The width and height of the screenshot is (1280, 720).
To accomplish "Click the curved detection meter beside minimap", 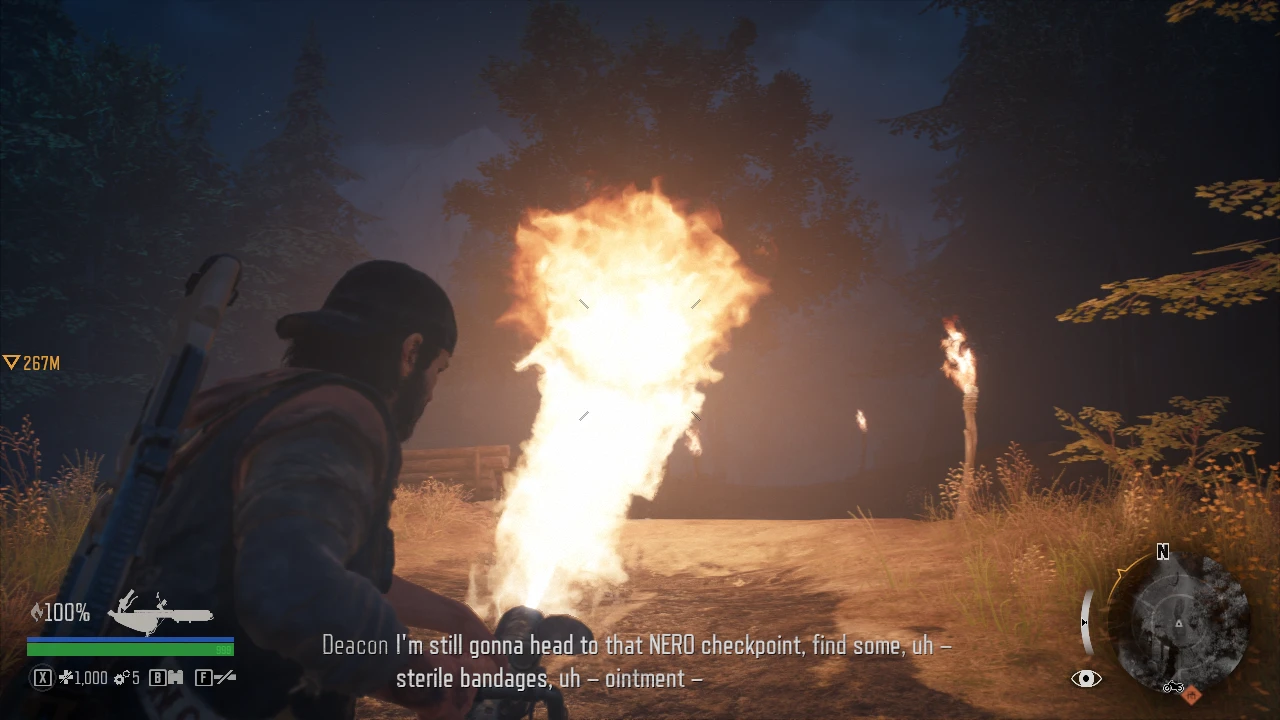I will tap(1086, 620).
